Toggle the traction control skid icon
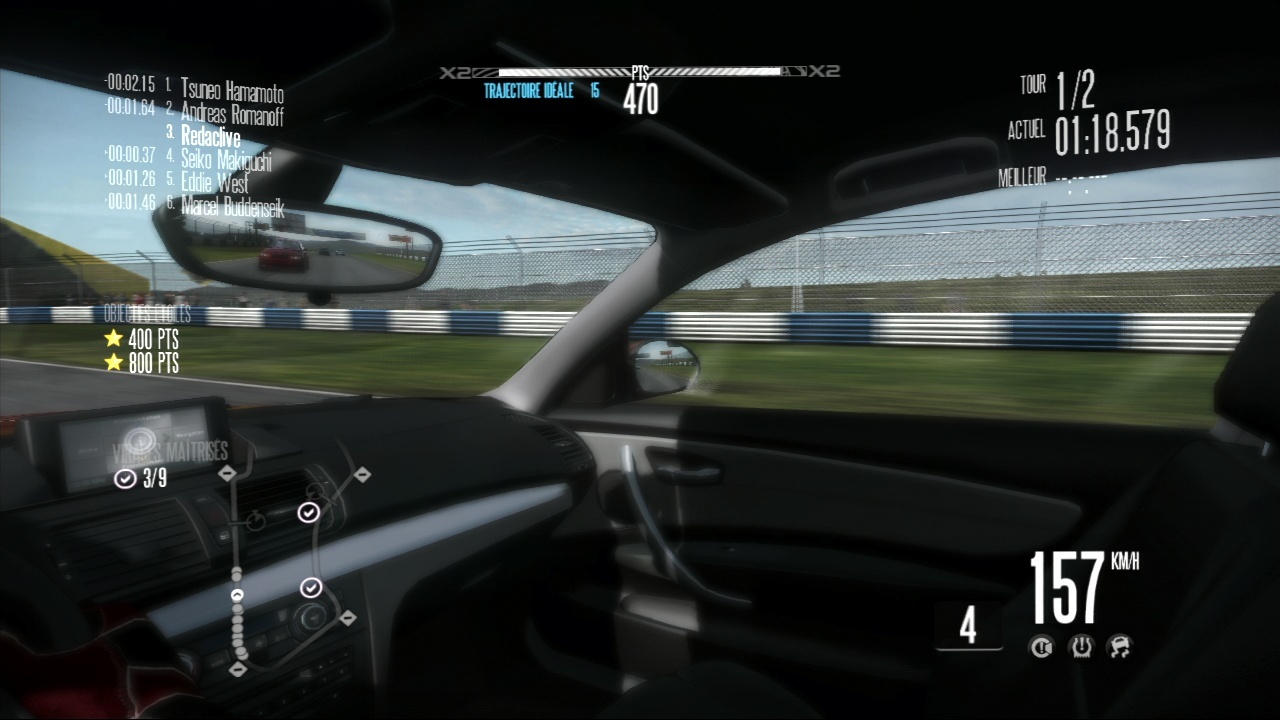1280x720 pixels. 1119,648
